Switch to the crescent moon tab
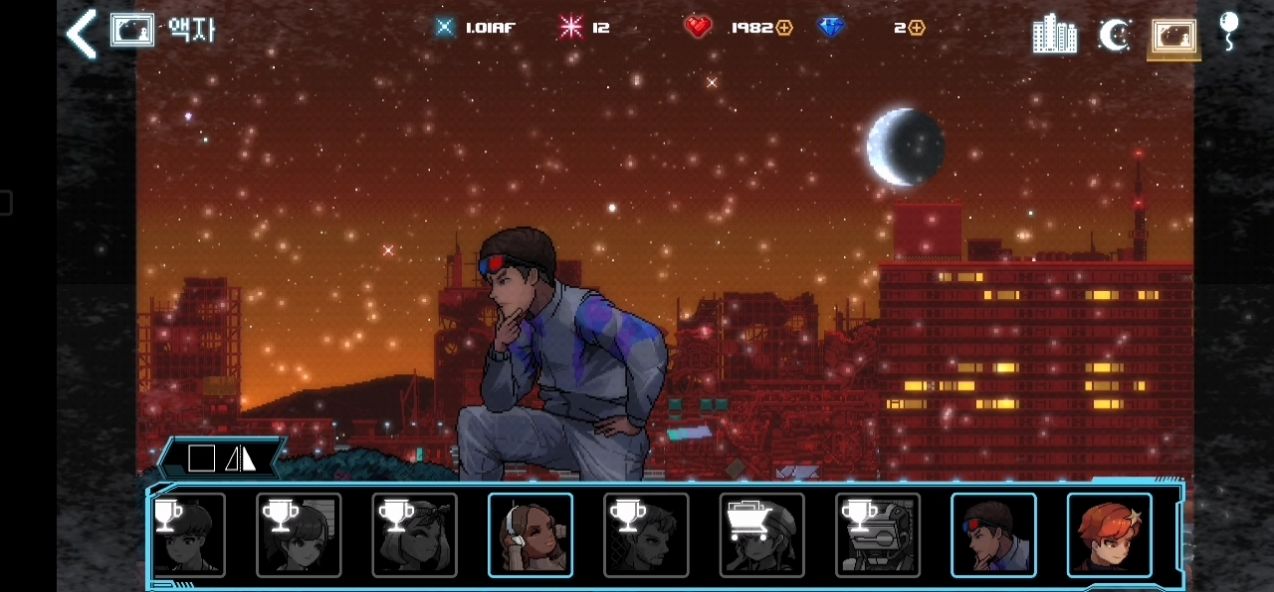This screenshot has height=592, width=1274. click(x=1113, y=35)
